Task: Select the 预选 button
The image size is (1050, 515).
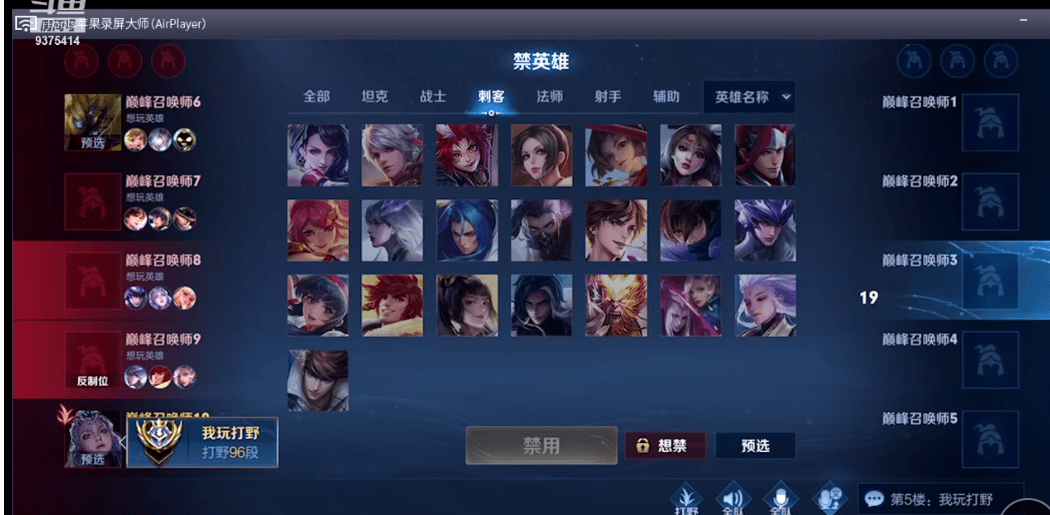Action: click(x=755, y=446)
